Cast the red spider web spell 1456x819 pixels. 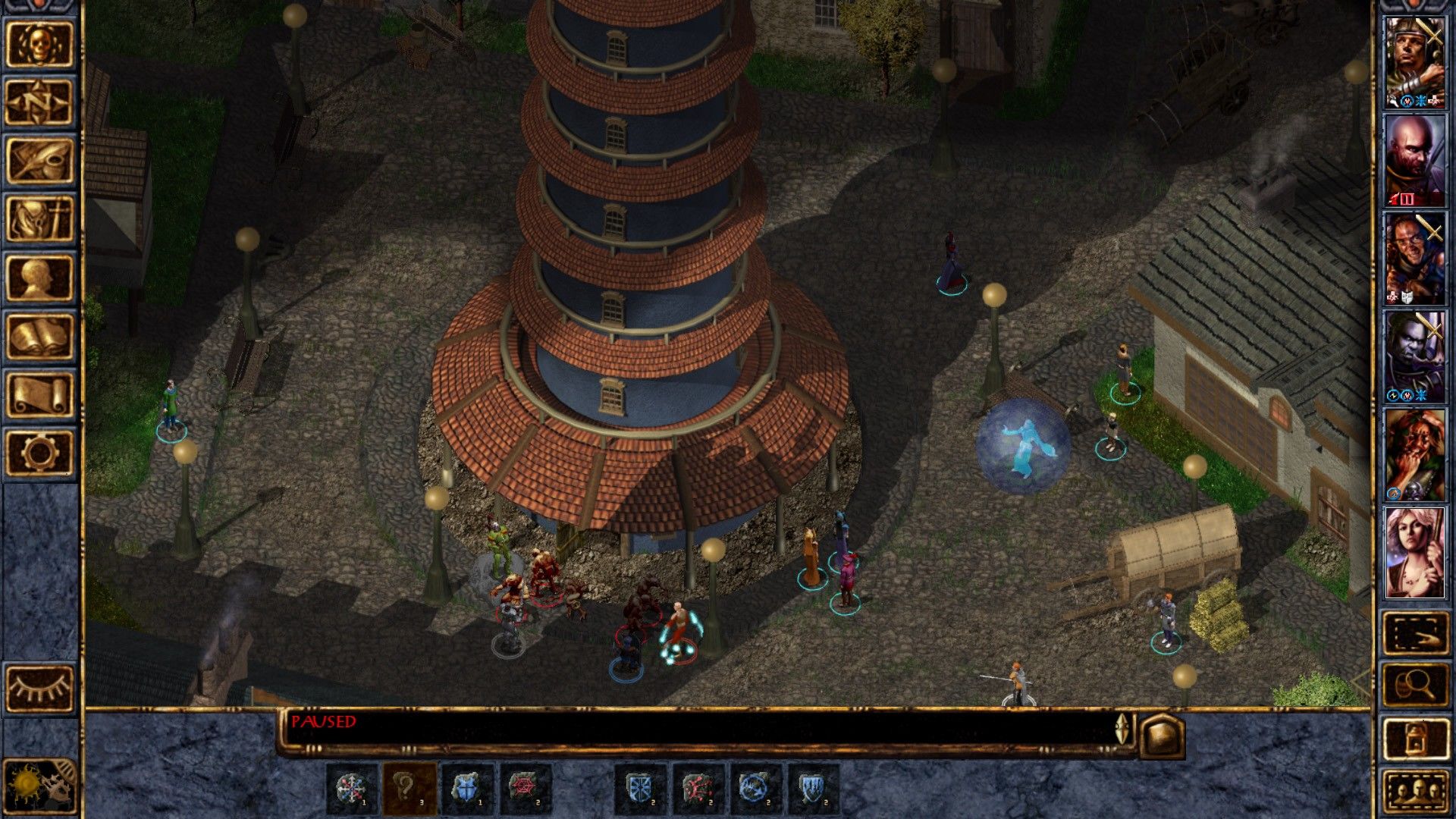click(x=526, y=788)
